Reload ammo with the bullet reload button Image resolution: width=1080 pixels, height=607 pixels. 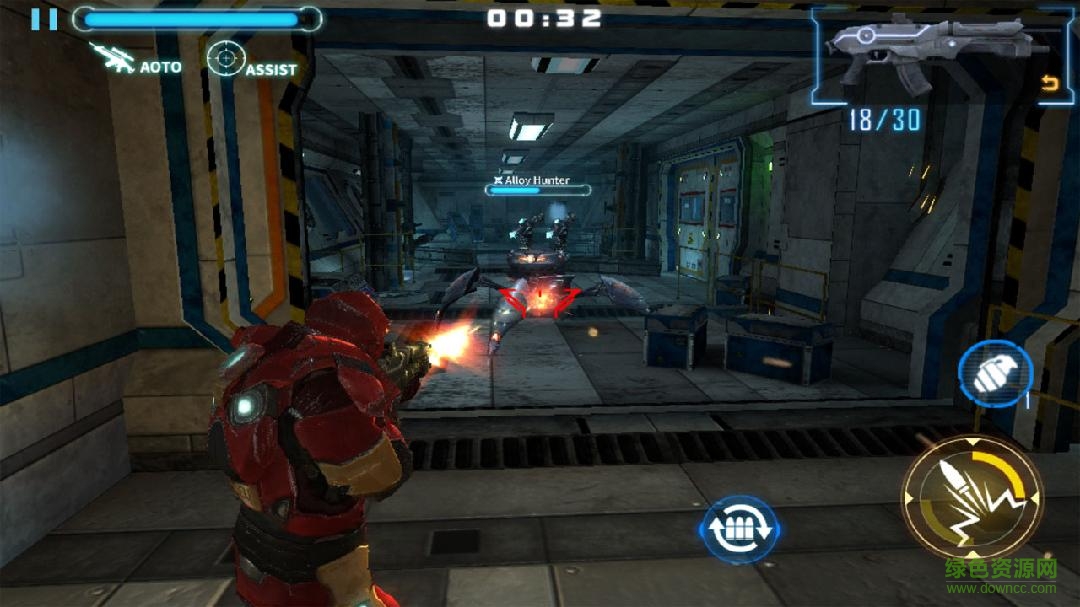click(x=739, y=528)
